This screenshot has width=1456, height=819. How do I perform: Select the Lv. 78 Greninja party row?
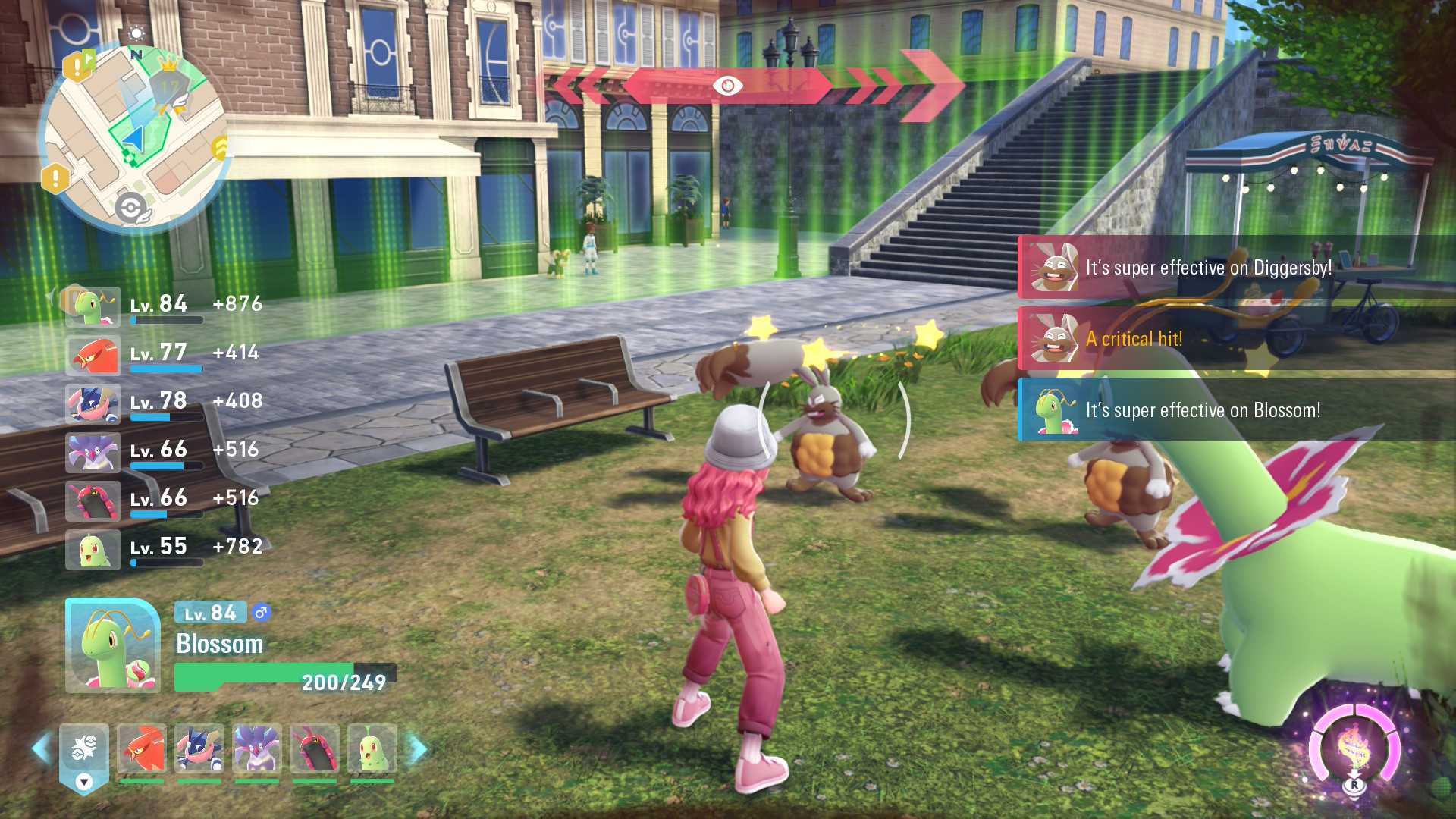coord(163,403)
